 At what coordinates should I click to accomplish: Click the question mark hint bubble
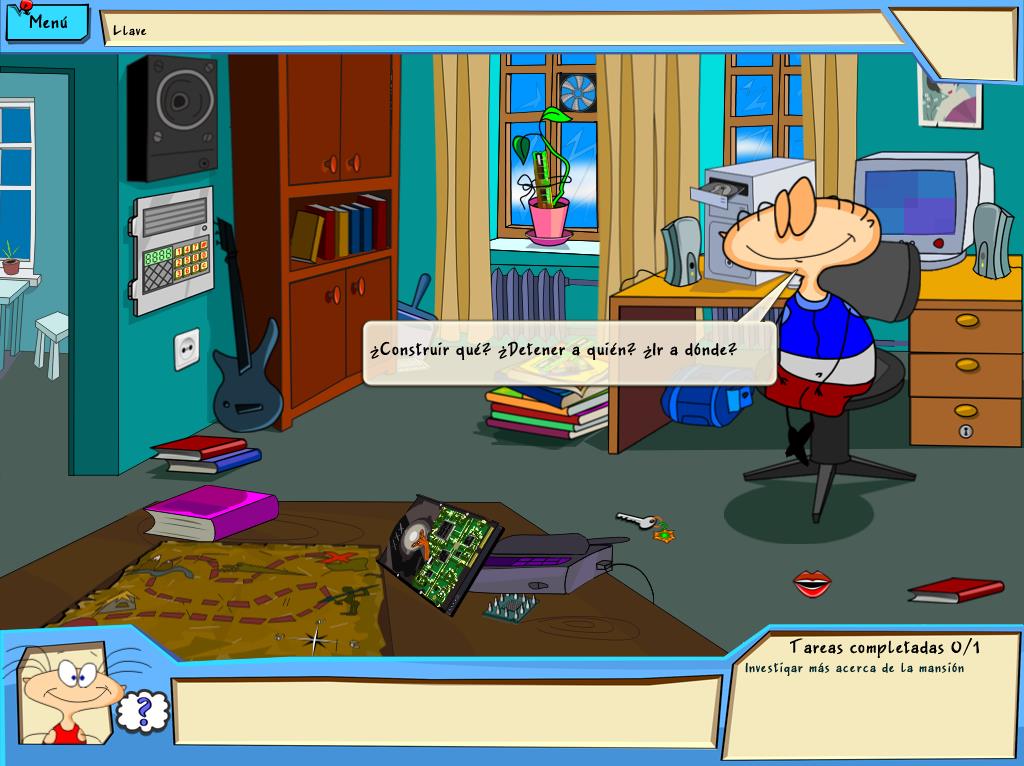[x=143, y=710]
